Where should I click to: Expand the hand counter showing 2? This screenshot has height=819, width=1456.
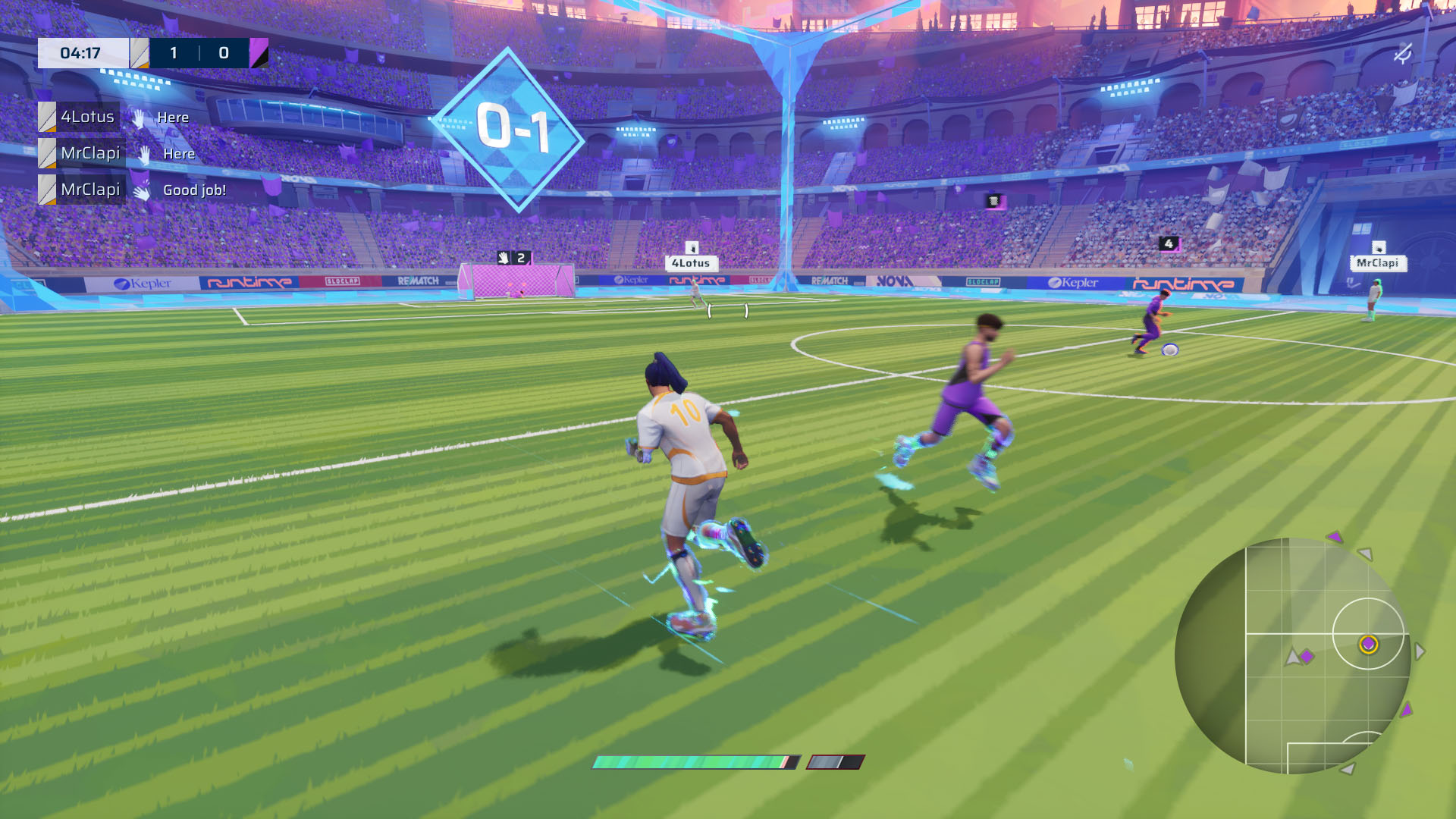click(519, 258)
